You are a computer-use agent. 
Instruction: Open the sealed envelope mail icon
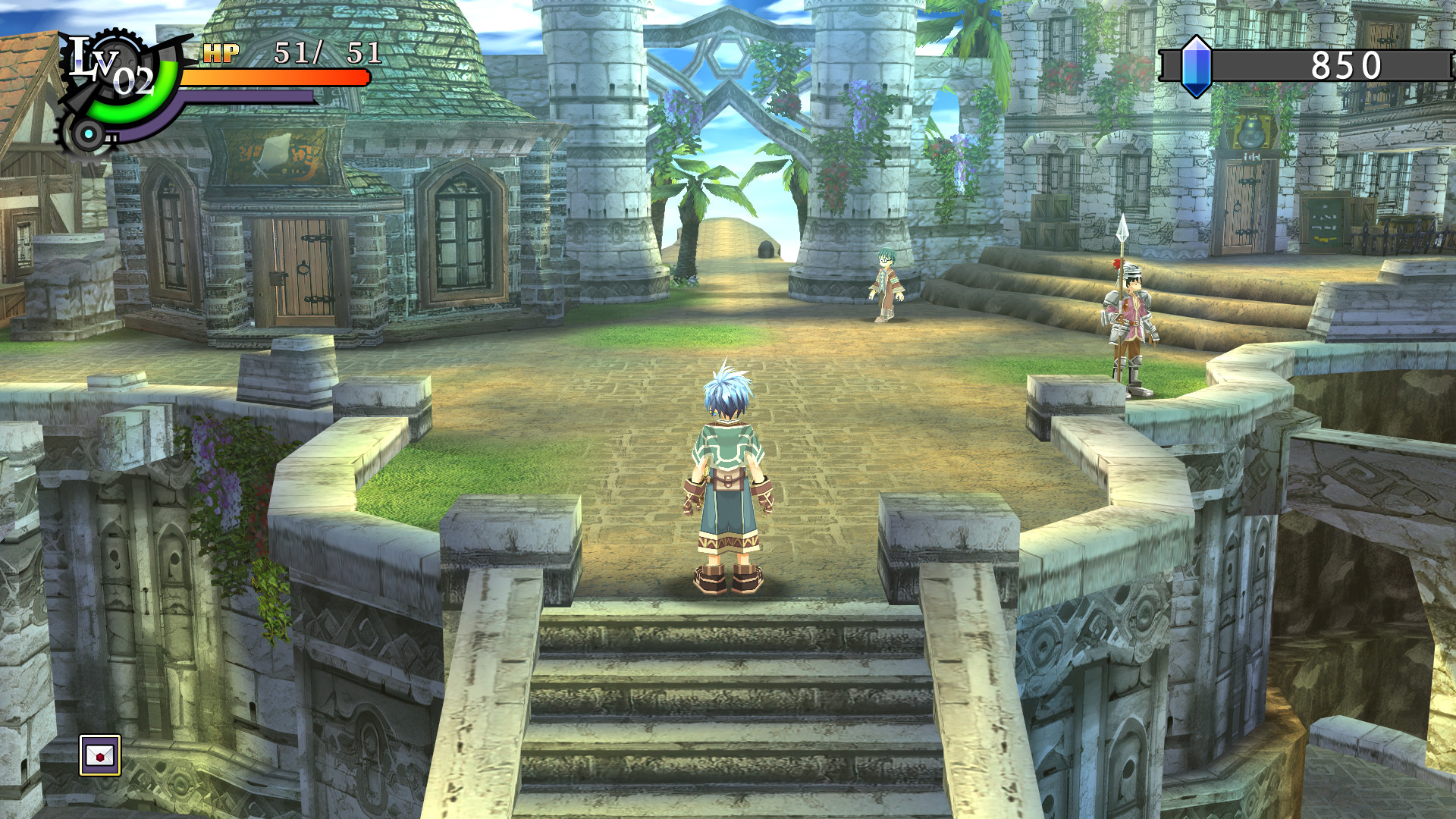tap(100, 755)
